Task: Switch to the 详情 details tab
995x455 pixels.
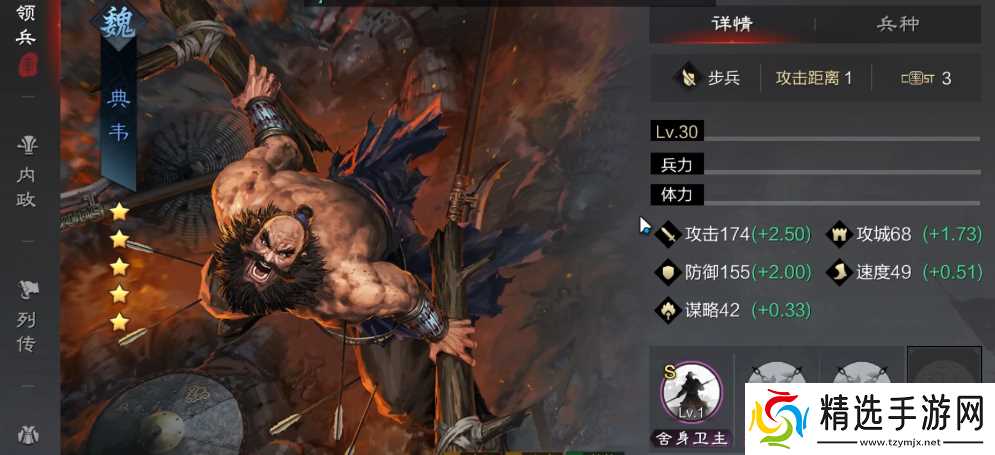Action: pyautogui.click(x=732, y=24)
